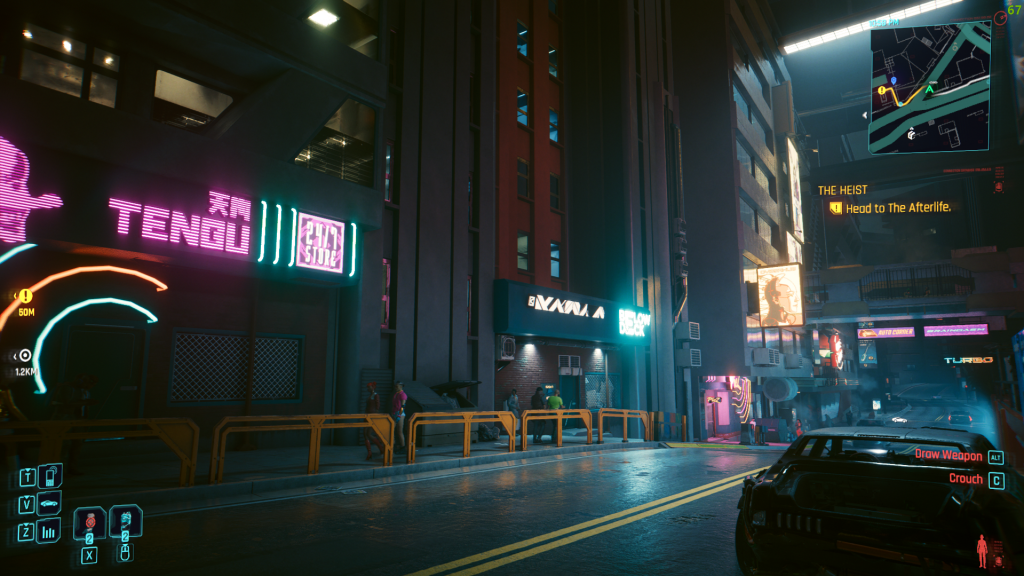Click the white 1.2KM waypoint marker
Viewport: 1024px width, 576px height.
click(x=25, y=355)
